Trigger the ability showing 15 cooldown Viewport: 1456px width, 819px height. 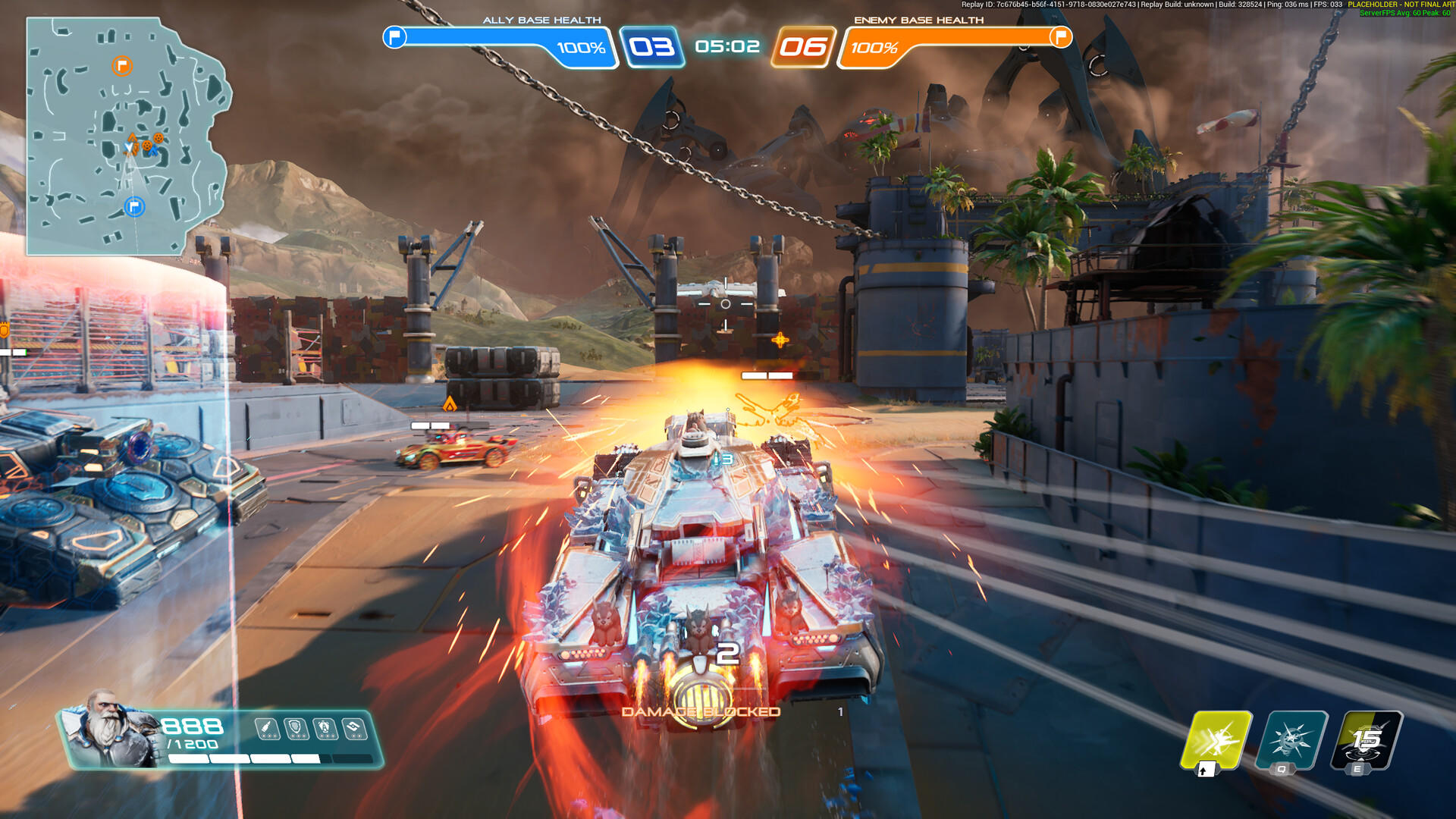point(1367,740)
